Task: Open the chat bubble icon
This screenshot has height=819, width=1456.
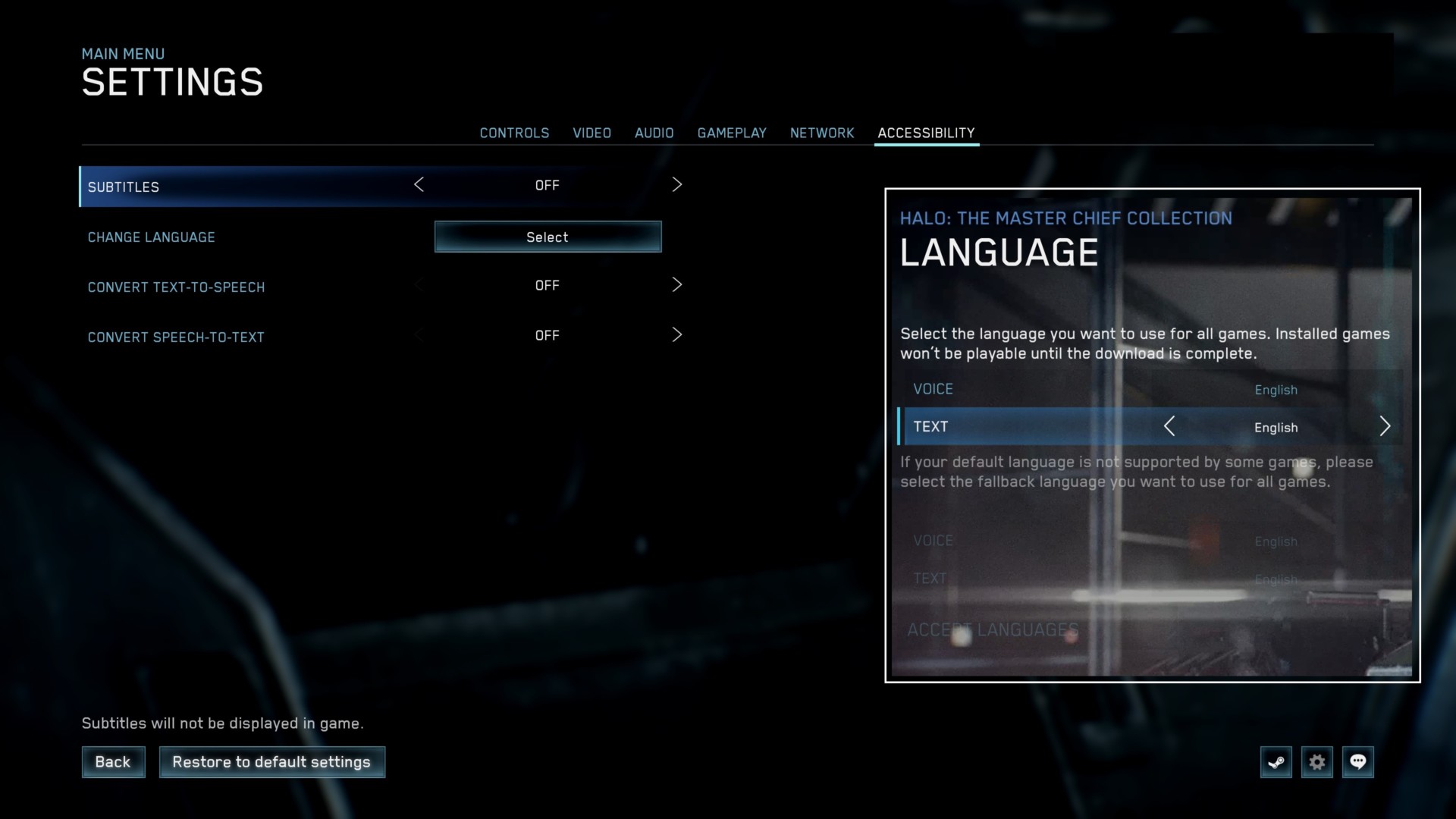Action: coord(1358,762)
